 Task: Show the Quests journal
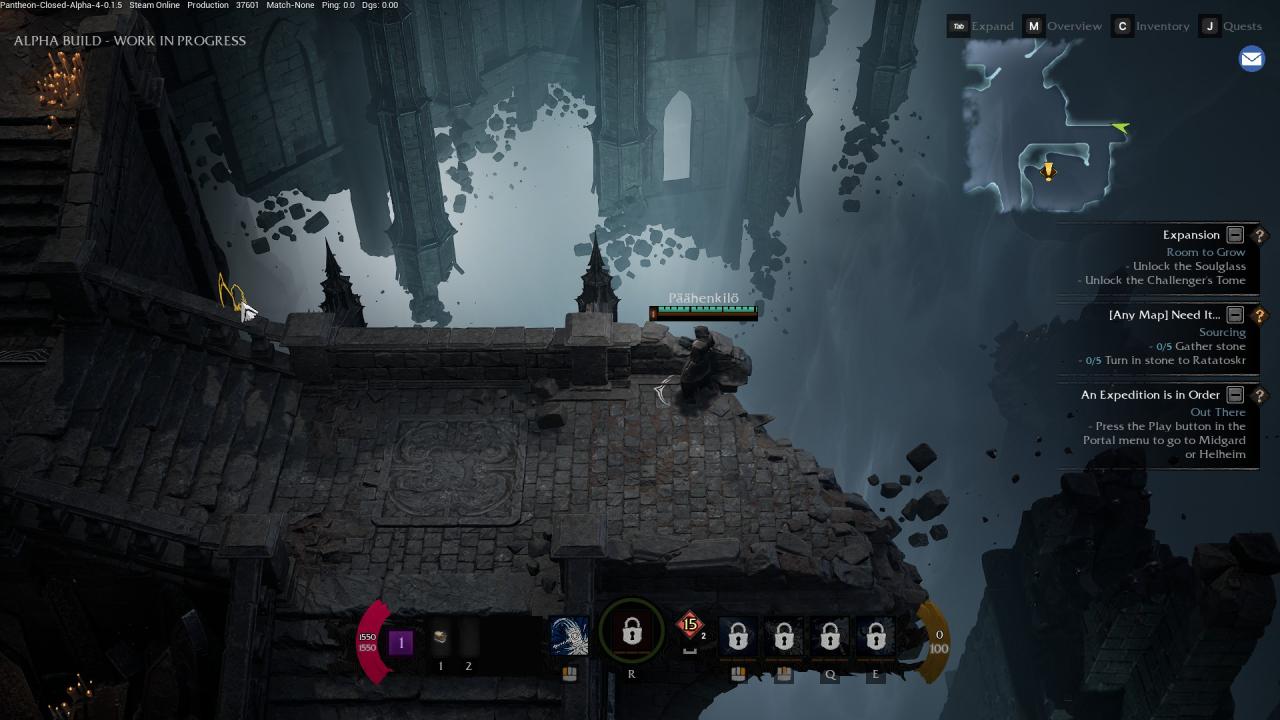pos(1242,26)
